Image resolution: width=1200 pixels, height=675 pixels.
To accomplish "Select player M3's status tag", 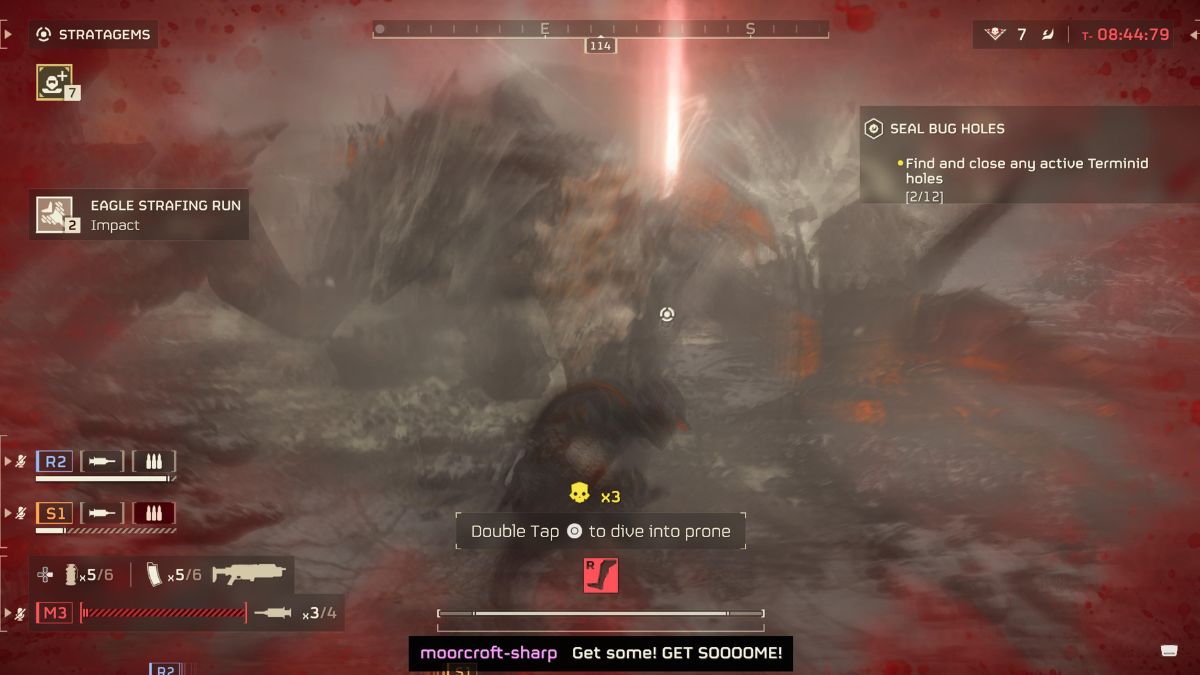I will [55, 613].
